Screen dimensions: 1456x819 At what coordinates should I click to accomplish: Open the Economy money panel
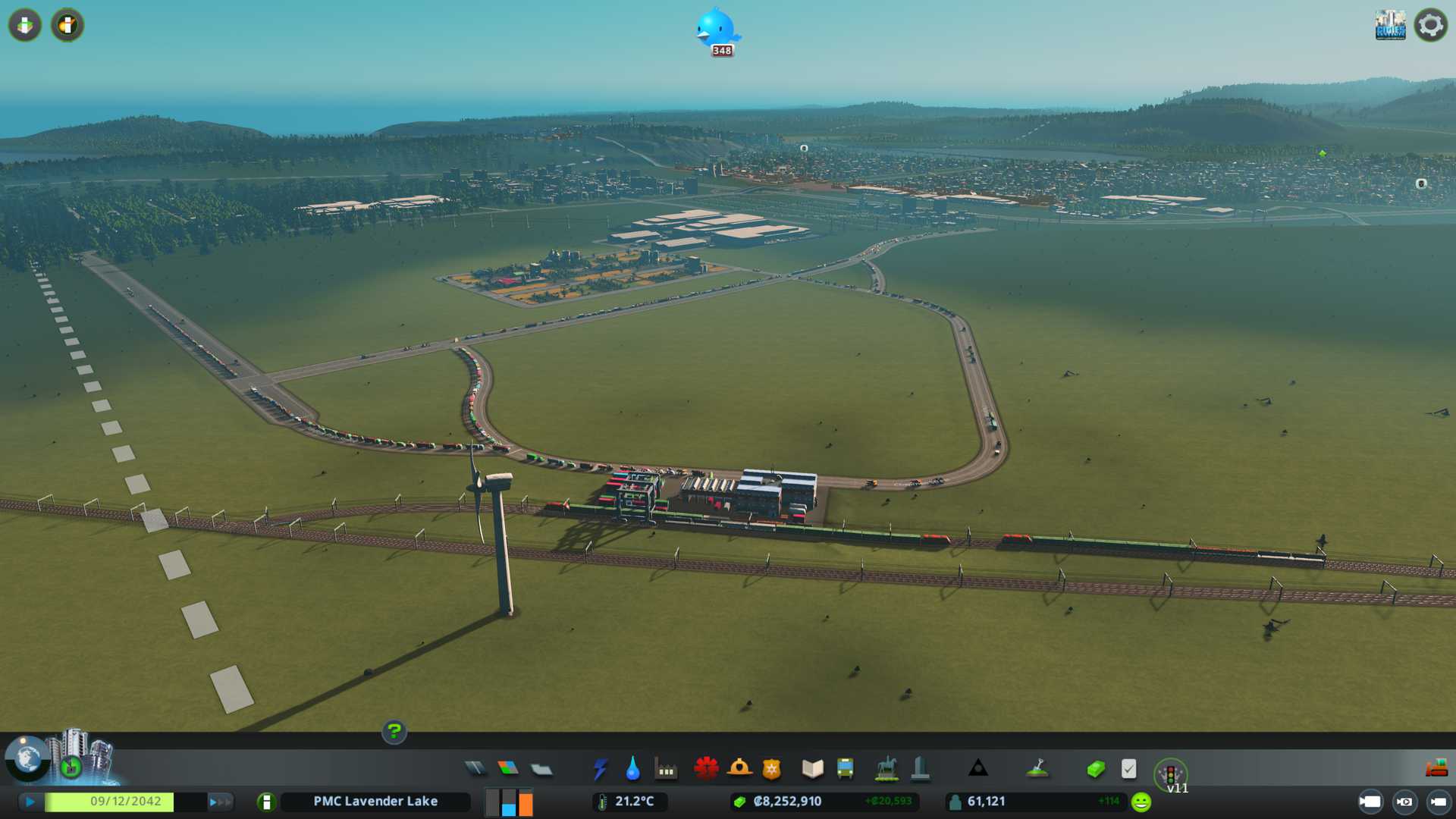click(1096, 770)
